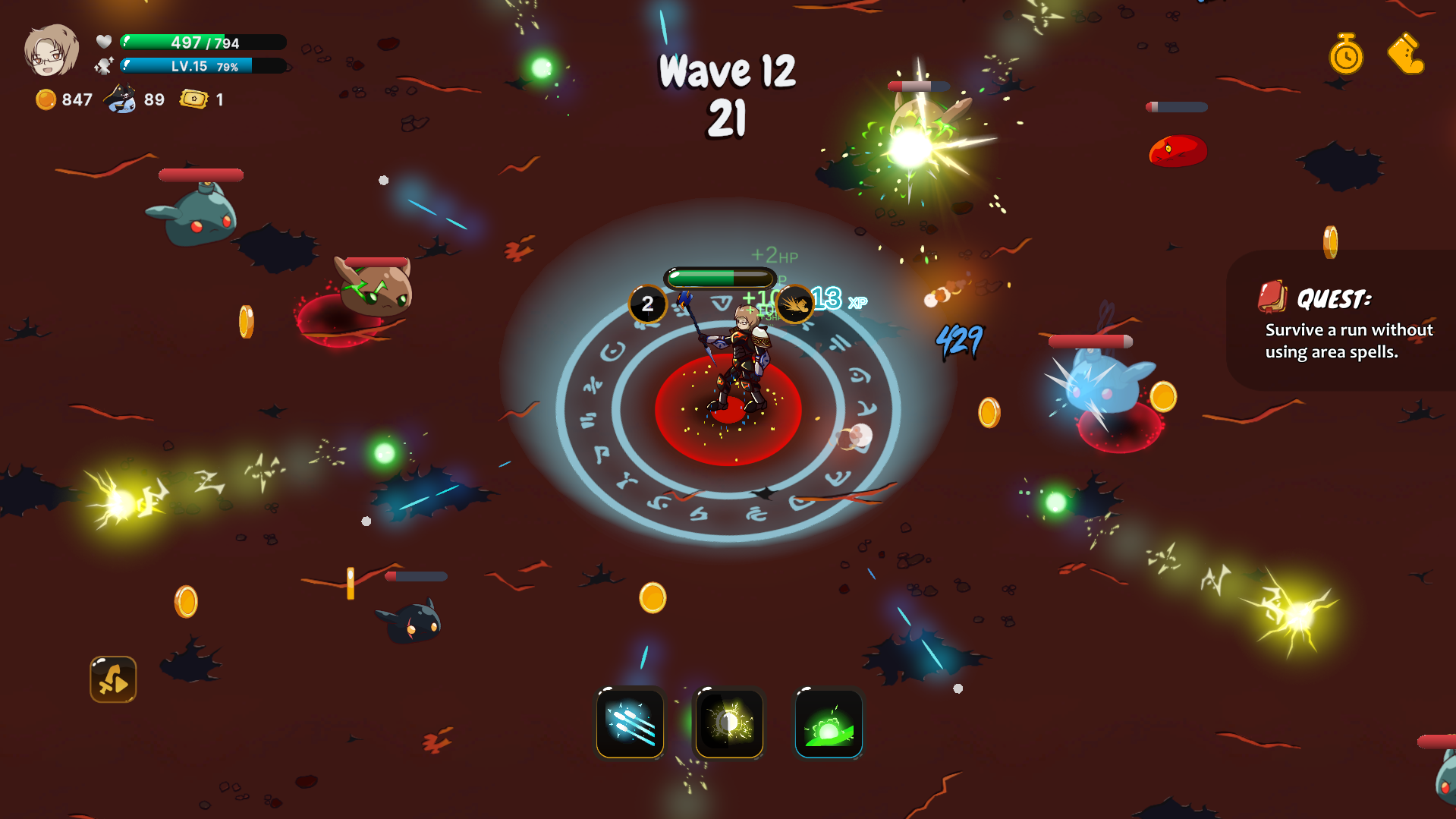1456x819 pixels.
Task: Click the pirate slime currency icon
Action: (119, 97)
